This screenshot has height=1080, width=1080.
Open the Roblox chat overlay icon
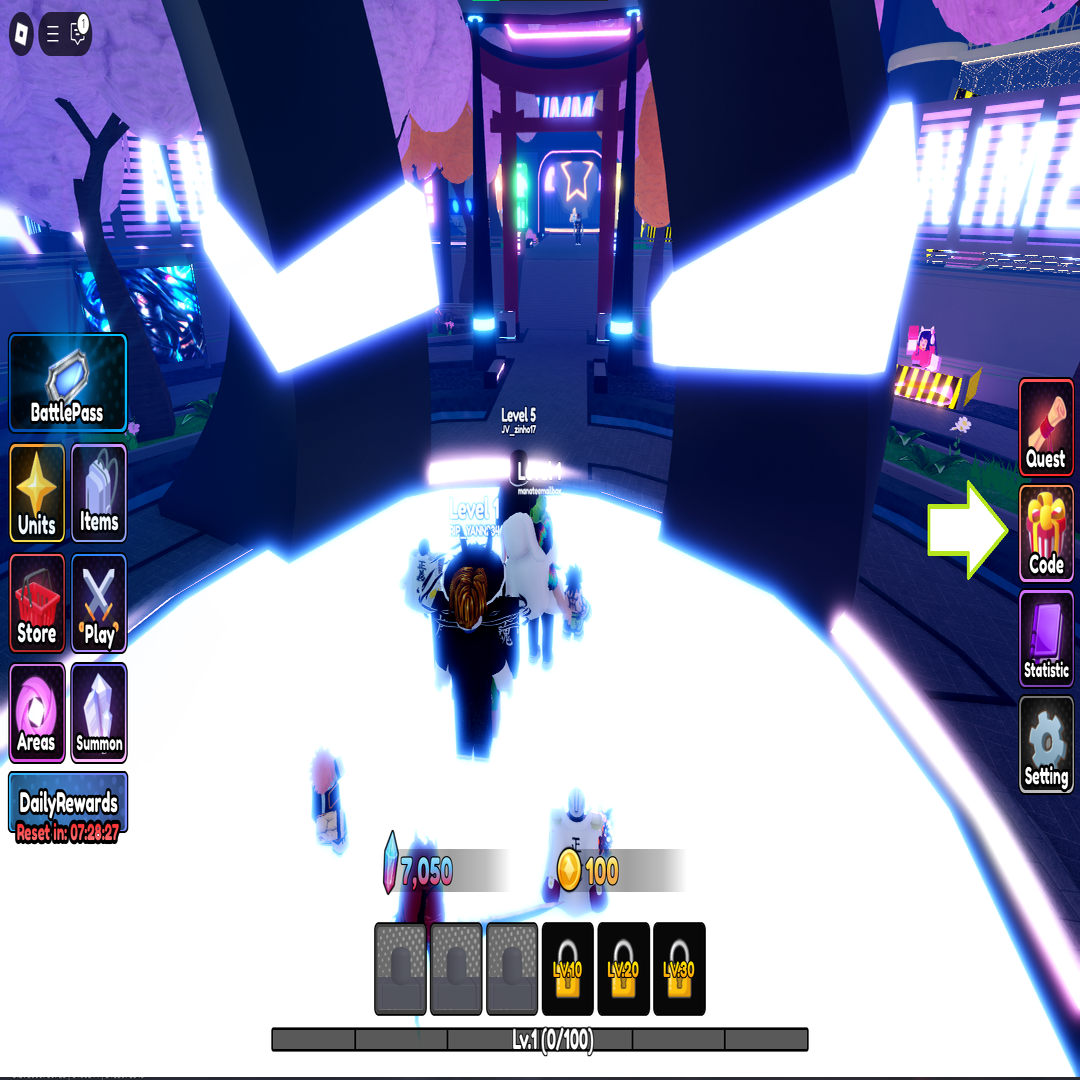coord(78,36)
